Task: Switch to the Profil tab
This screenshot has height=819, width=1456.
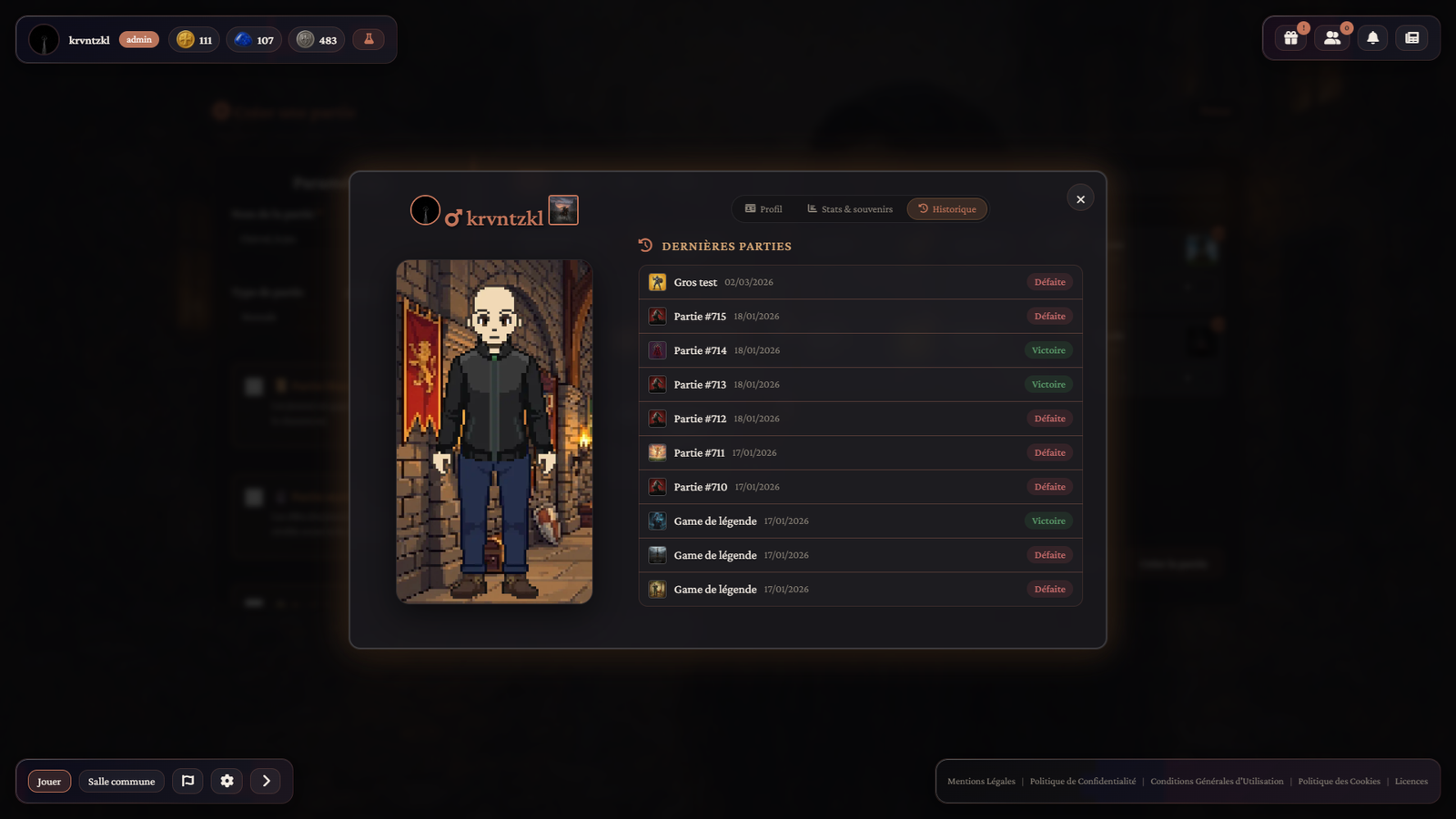Action: click(763, 209)
